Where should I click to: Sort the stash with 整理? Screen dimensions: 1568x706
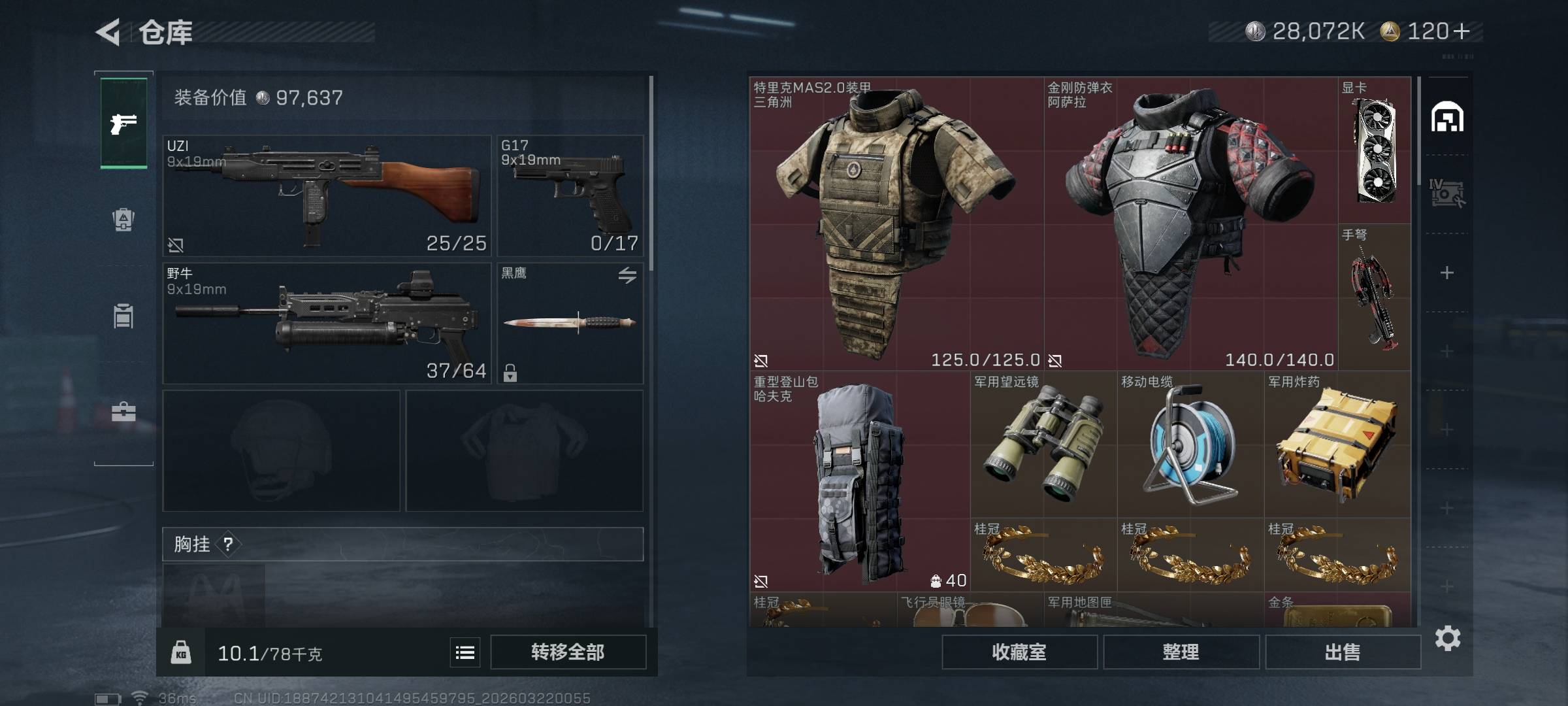pyautogui.click(x=1181, y=652)
